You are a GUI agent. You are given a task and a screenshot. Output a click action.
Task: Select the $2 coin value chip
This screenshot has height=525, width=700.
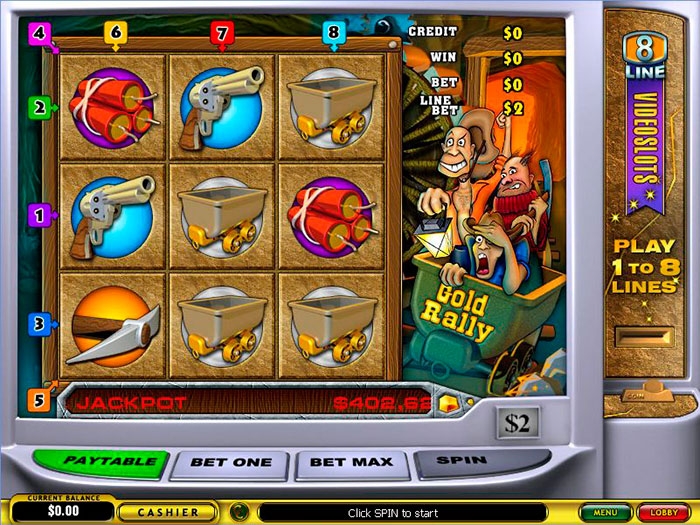[x=517, y=423]
